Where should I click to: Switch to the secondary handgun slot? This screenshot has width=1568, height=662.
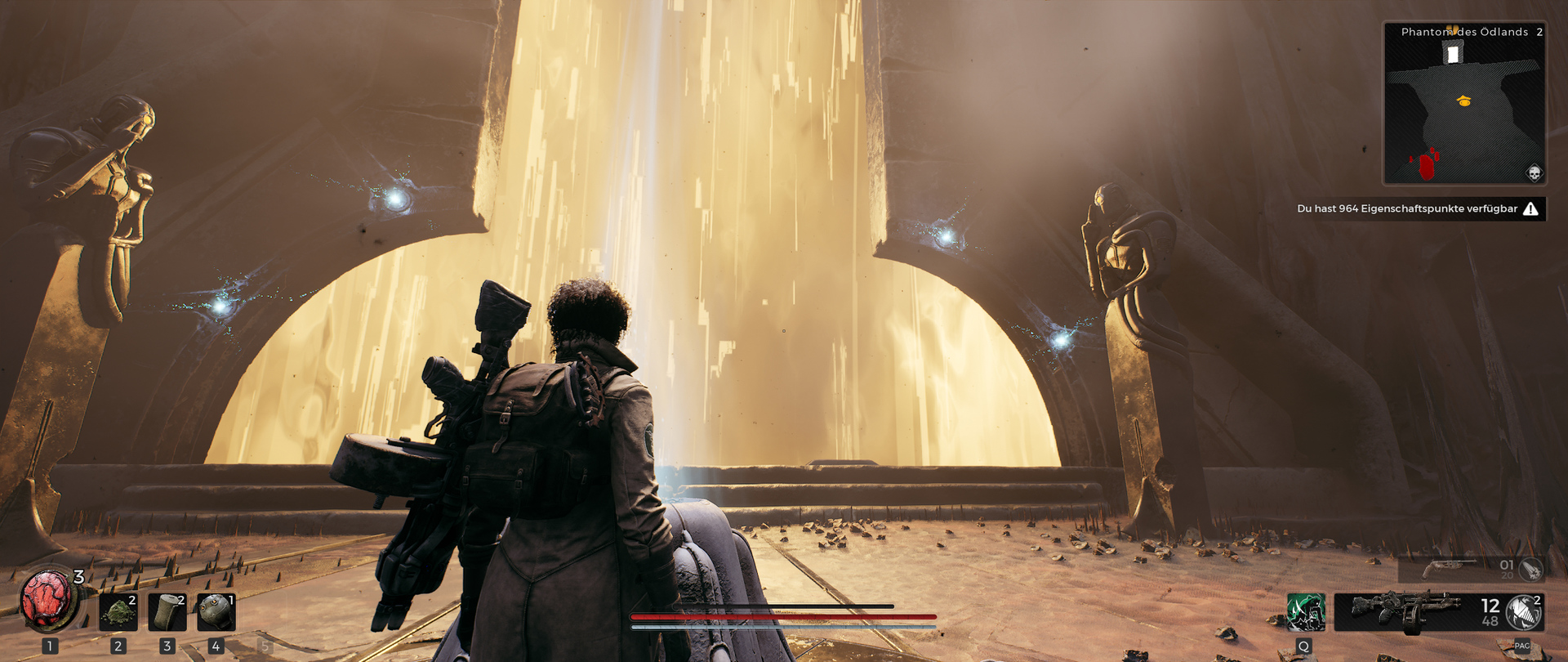click(1451, 567)
